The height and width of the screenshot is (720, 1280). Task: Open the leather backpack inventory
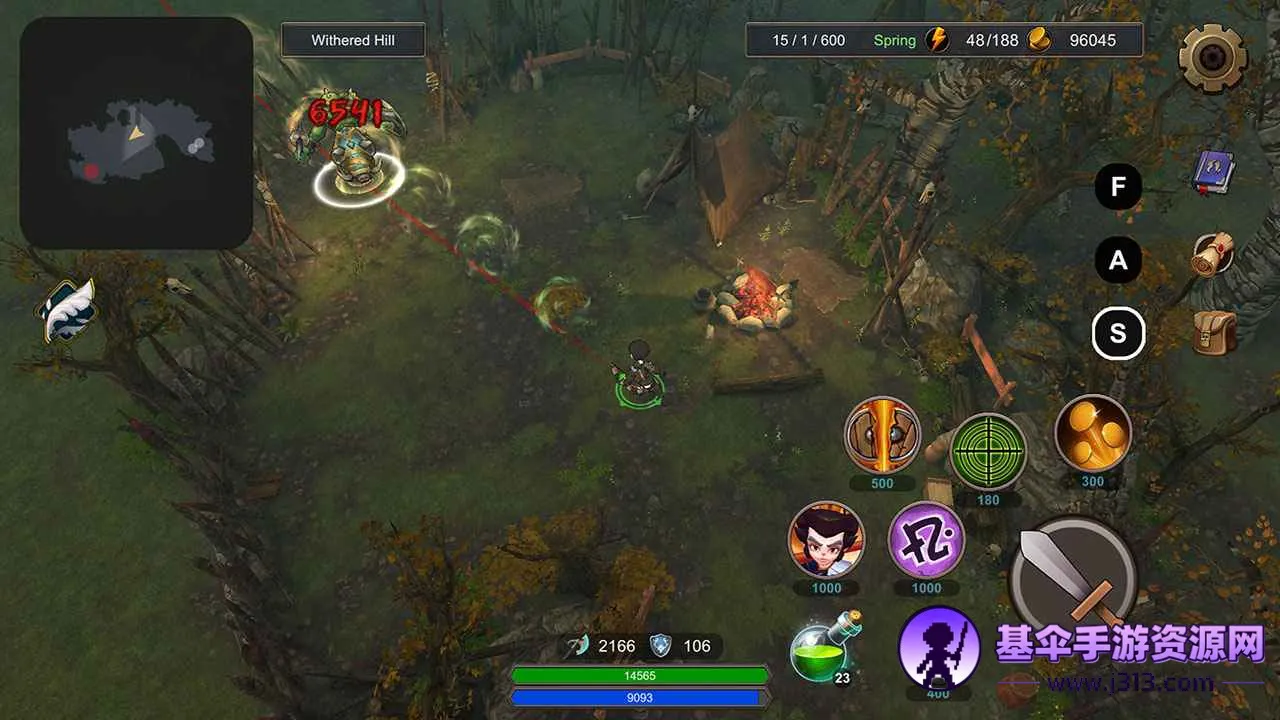[x=1214, y=333]
